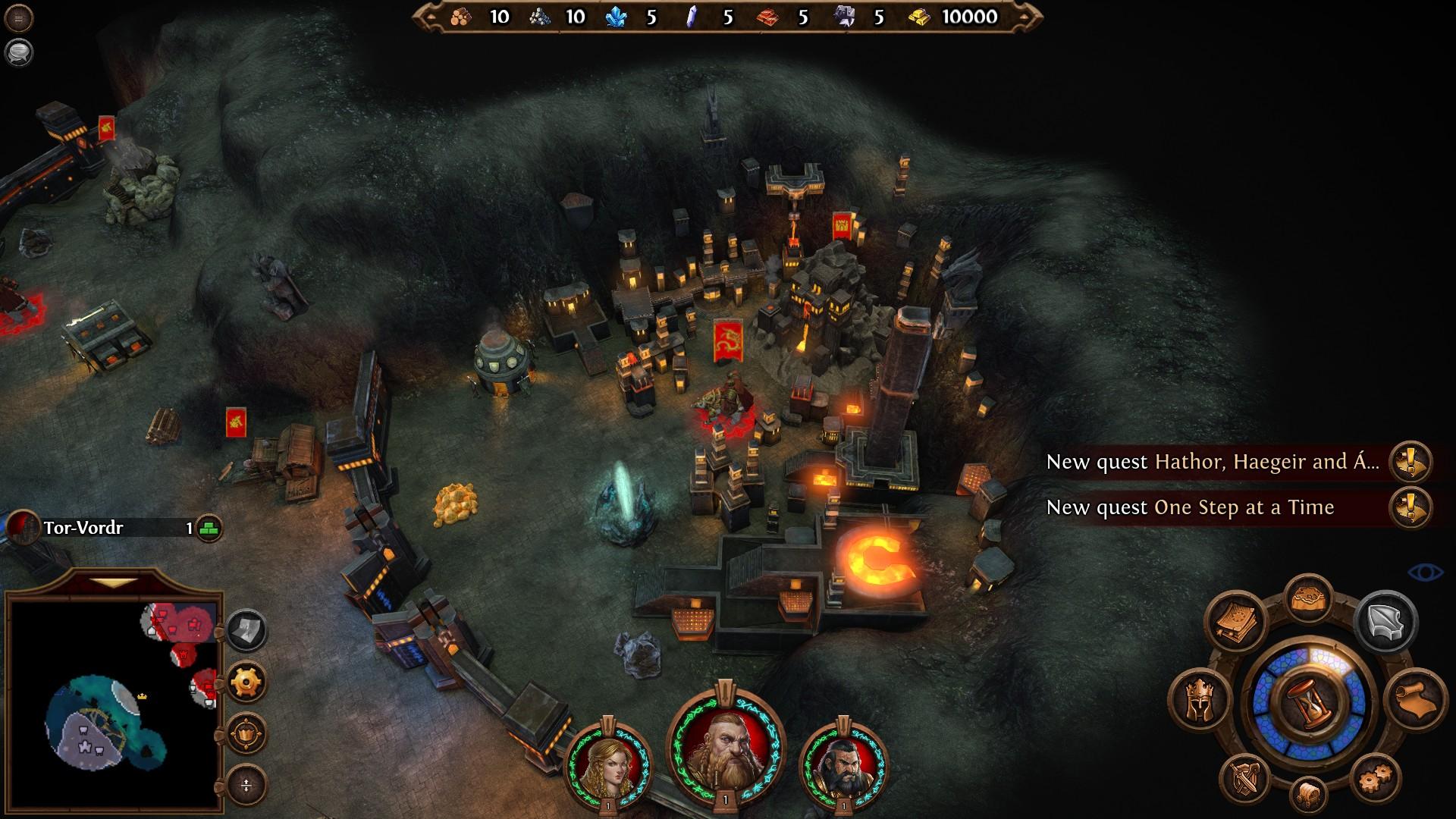Toggle the blue eye visibility icon
The width and height of the screenshot is (1456, 819).
[x=1425, y=572]
